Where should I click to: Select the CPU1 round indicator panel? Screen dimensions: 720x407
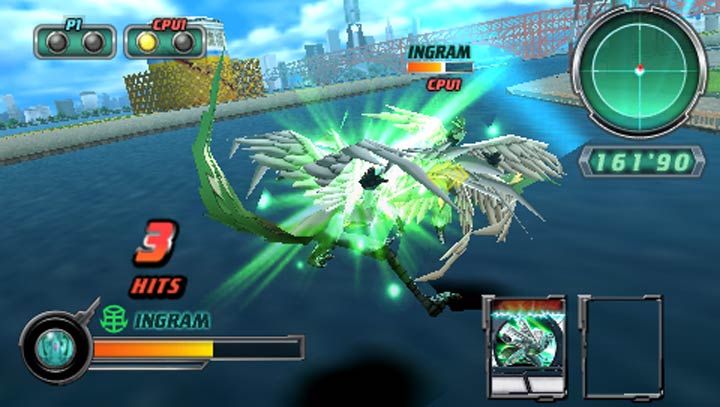(164, 41)
